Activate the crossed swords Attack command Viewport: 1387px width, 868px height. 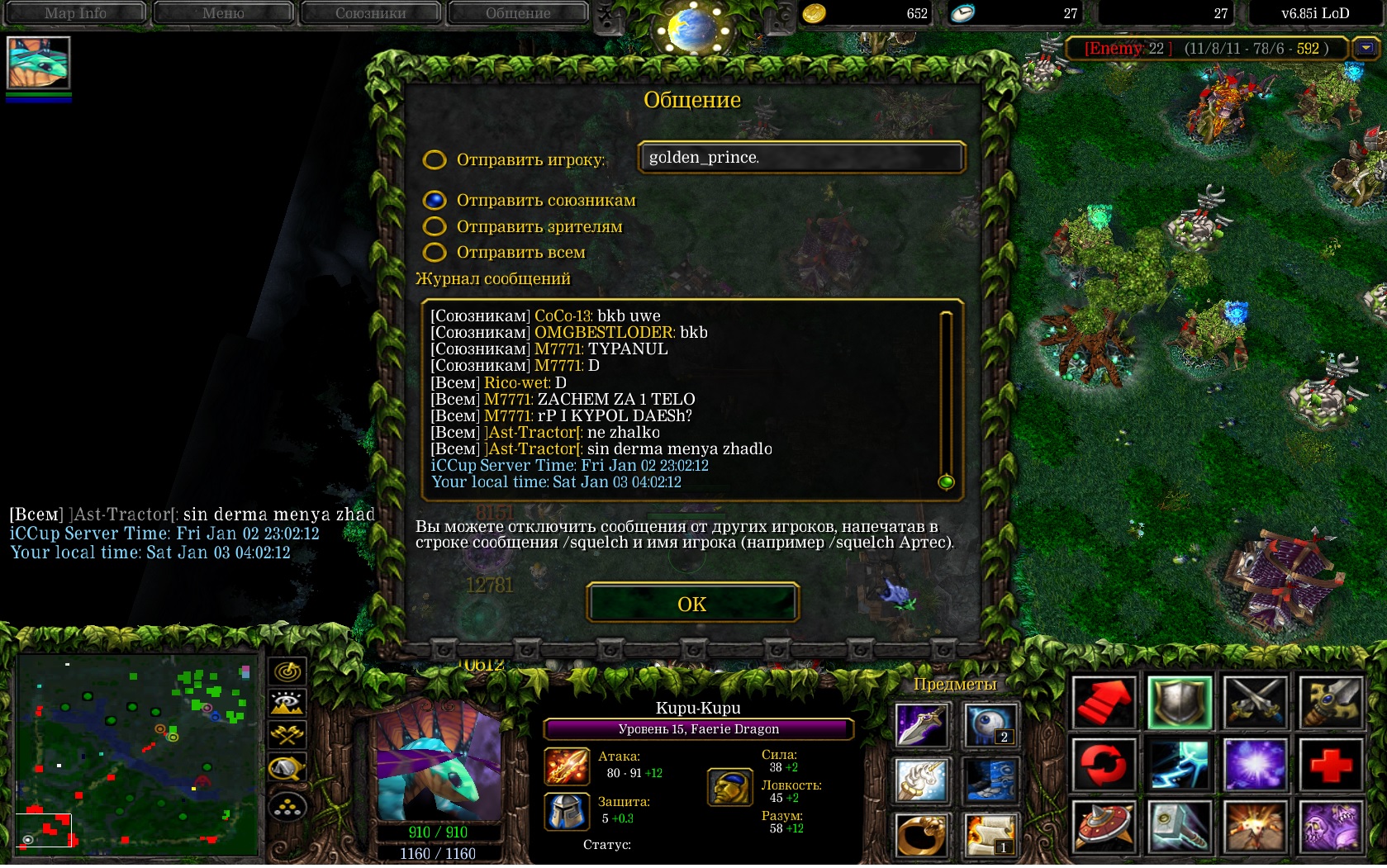[1255, 703]
